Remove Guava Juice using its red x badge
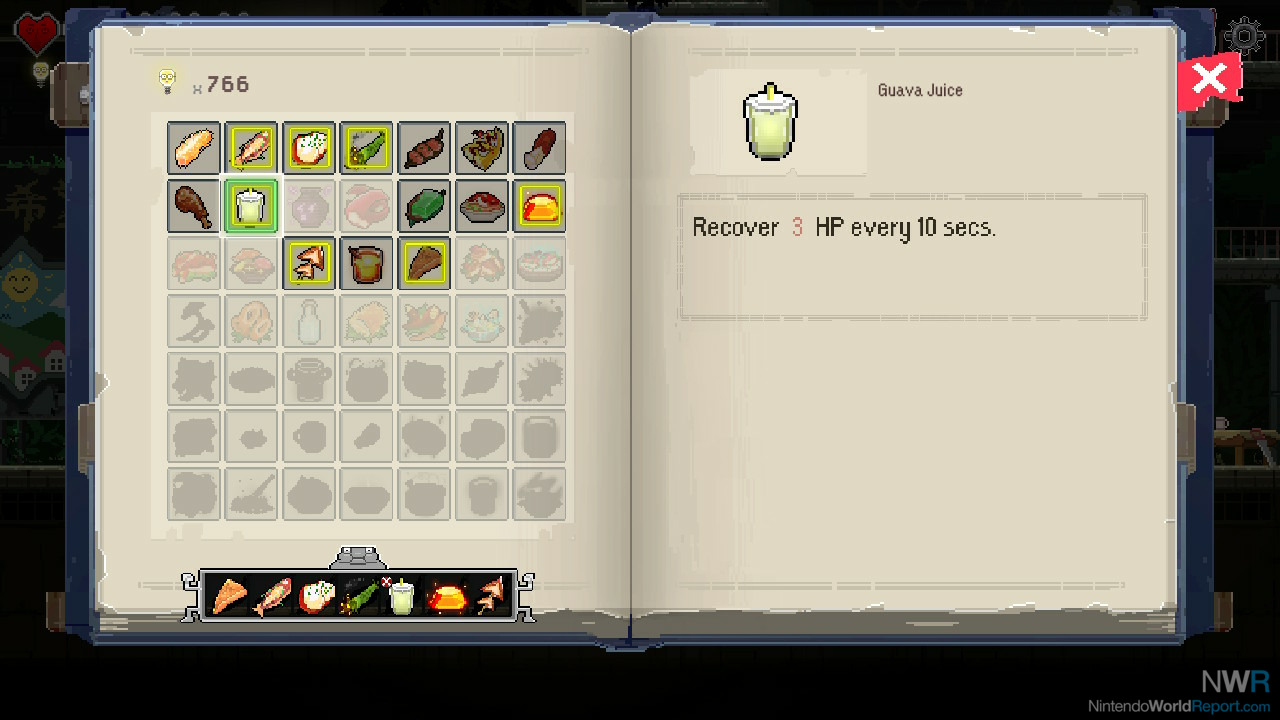Image resolution: width=1280 pixels, height=720 pixels. point(387,581)
